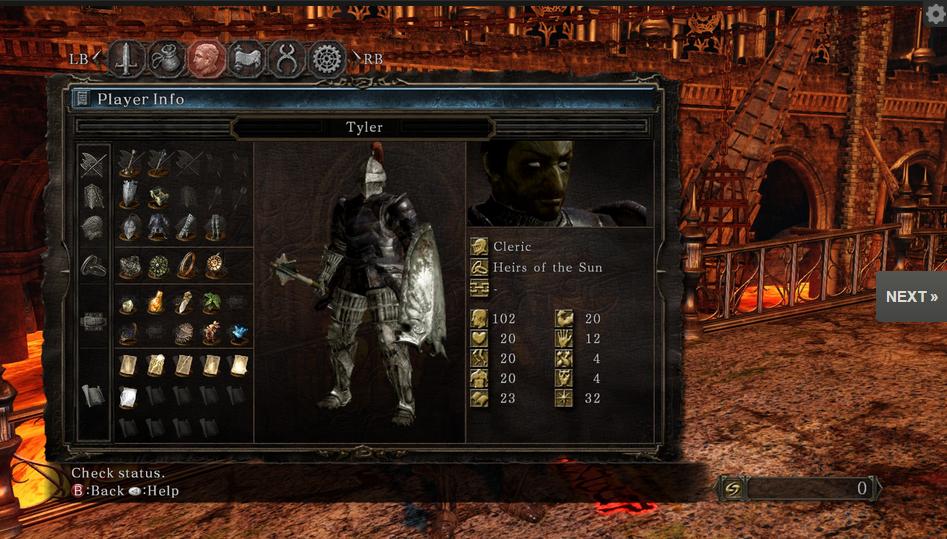947x539 pixels.
Task: Select the Cleric class entry
Action: (x=512, y=246)
